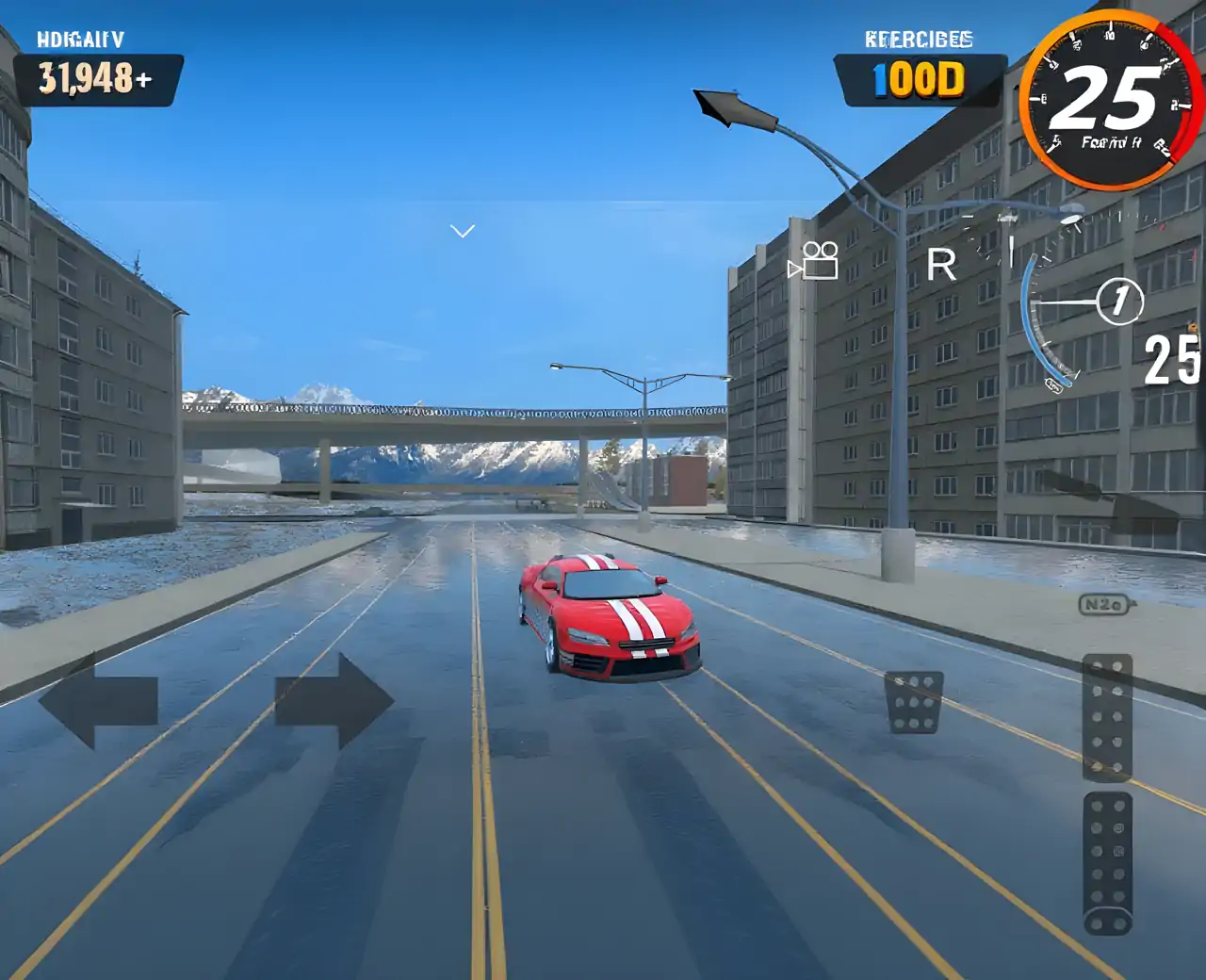Screen dimensions: 1206x980
Task: Steer right with the right arrow
Action: (334, 701)
